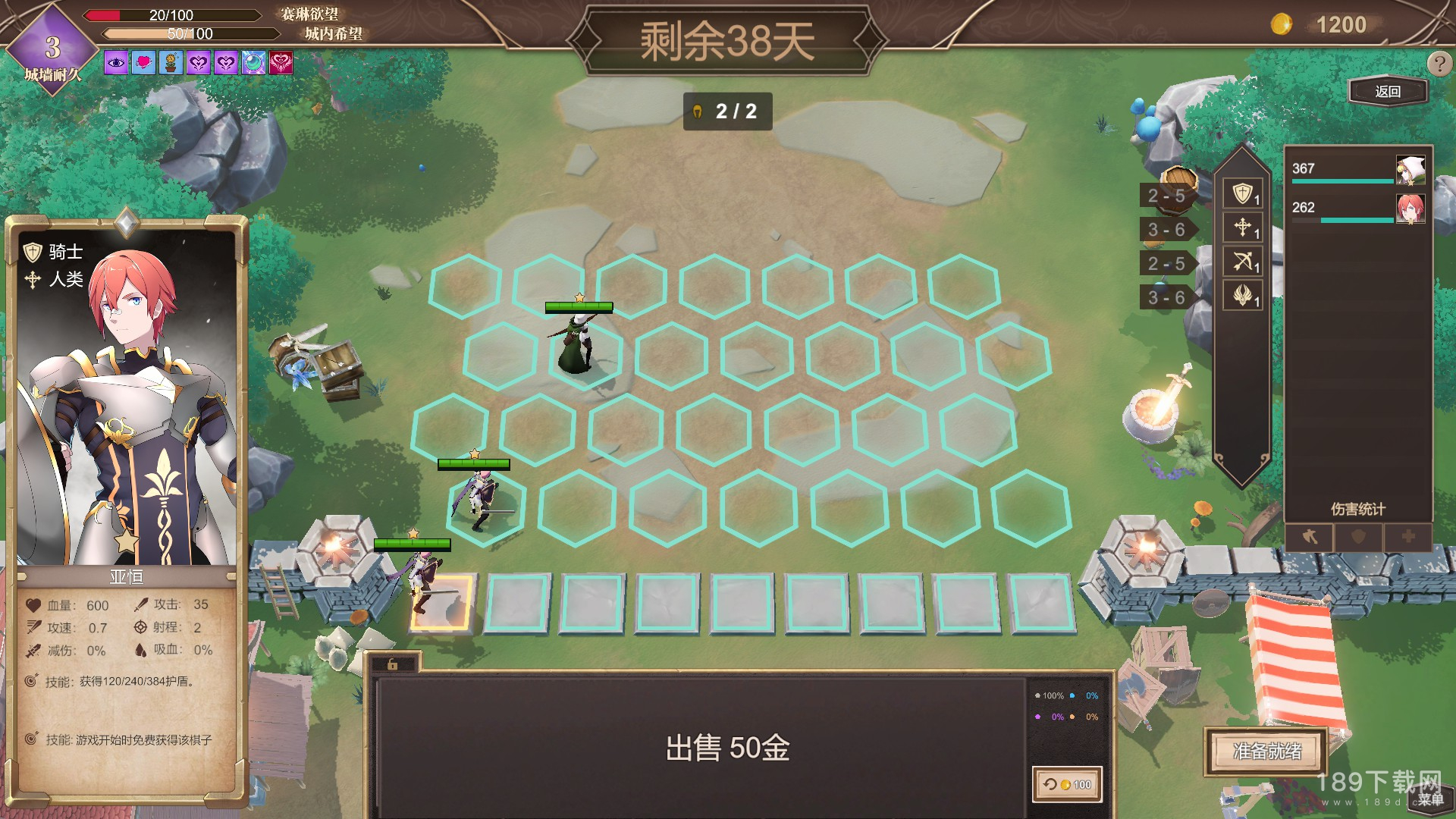
Task: Toggle the axe filter under damage statistics
Action: tap(1310, 538)
